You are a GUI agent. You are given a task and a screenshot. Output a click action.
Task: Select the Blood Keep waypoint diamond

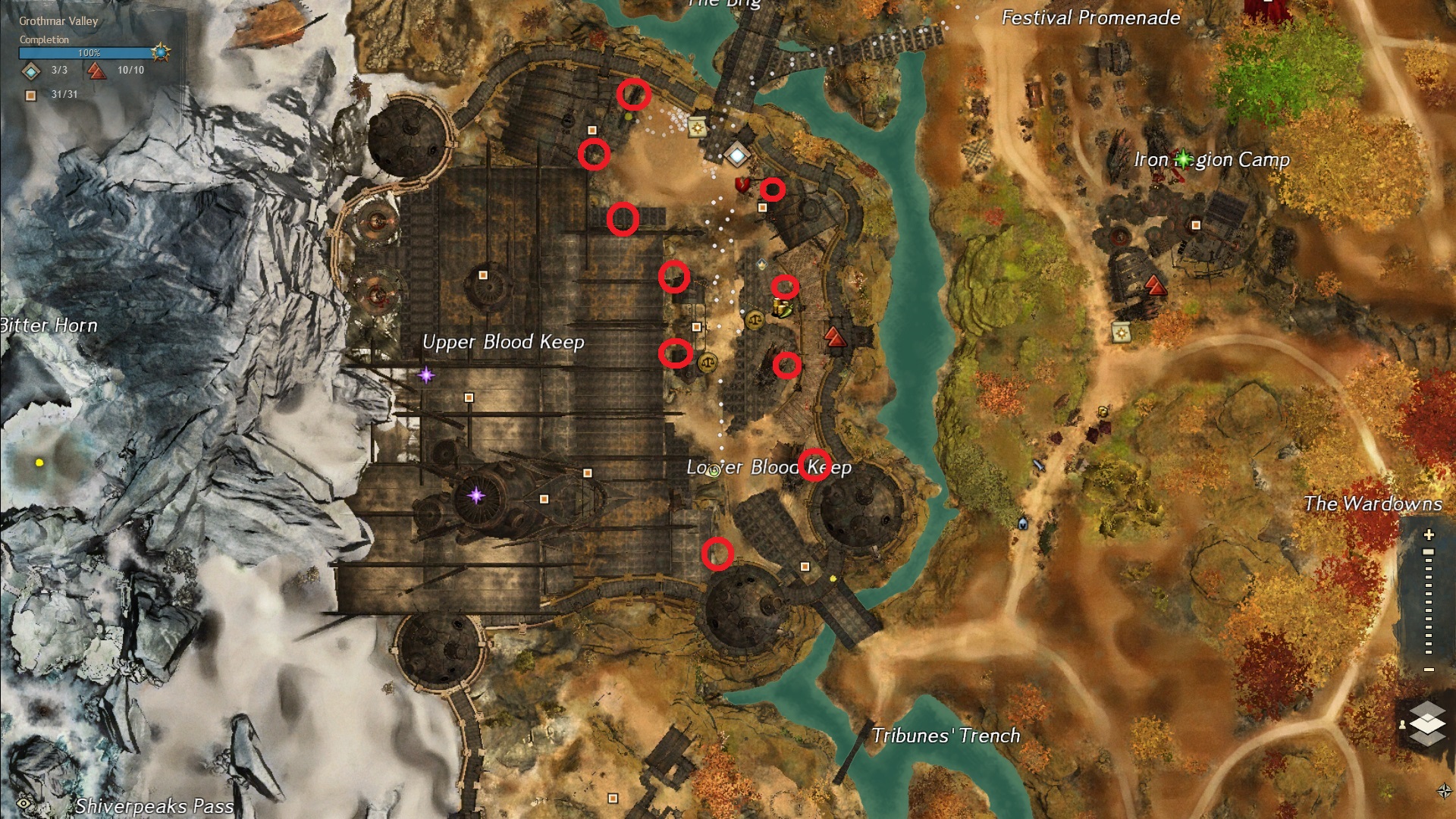[x=737, y=155]
